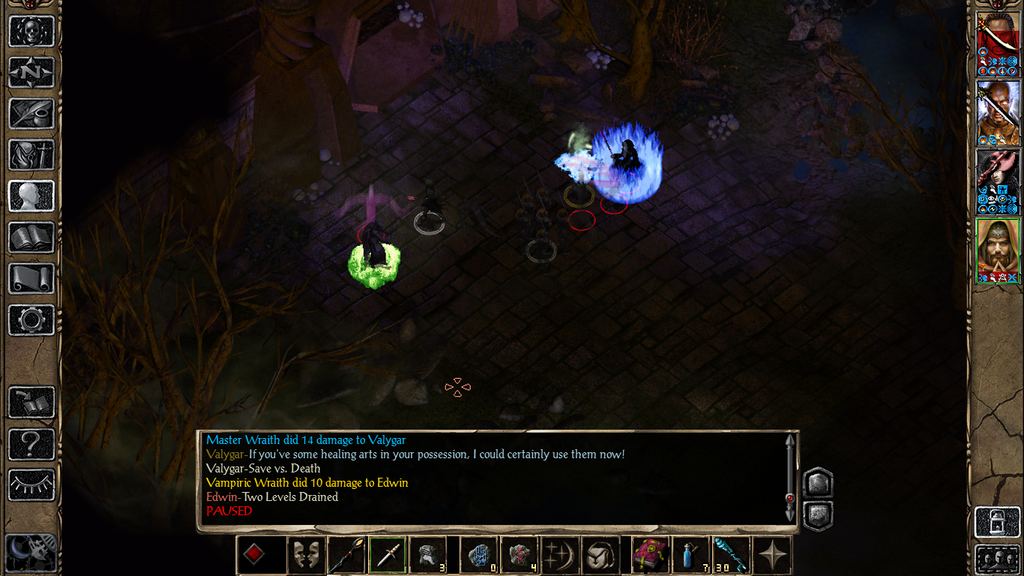
Task: Open the options gear button
Action: click(31, 320)
